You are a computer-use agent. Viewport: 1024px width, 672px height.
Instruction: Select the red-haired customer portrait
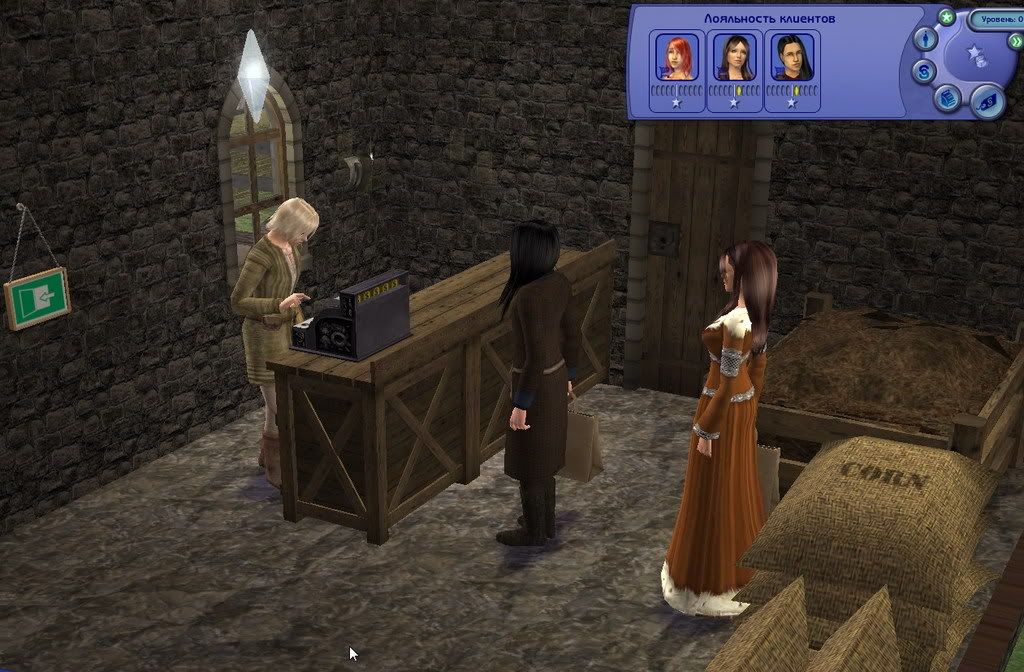675,56
